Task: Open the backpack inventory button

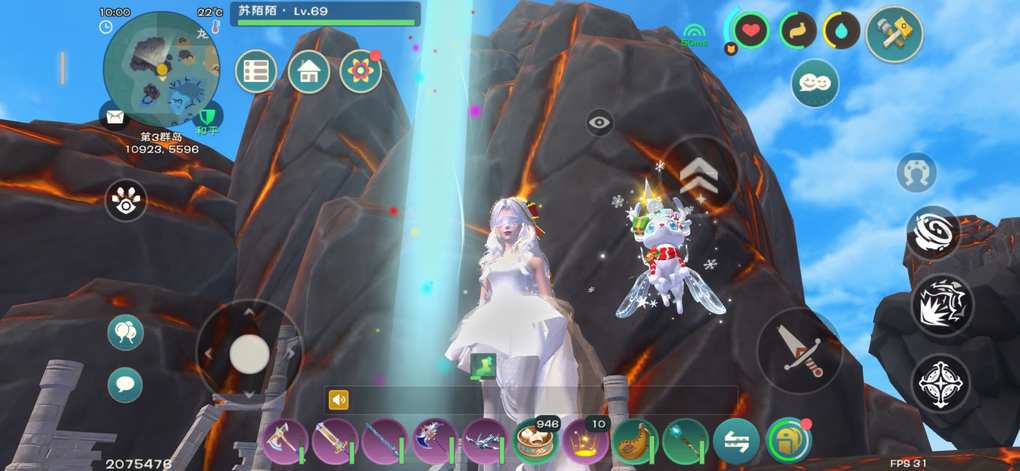Action: tap(788, 441)
